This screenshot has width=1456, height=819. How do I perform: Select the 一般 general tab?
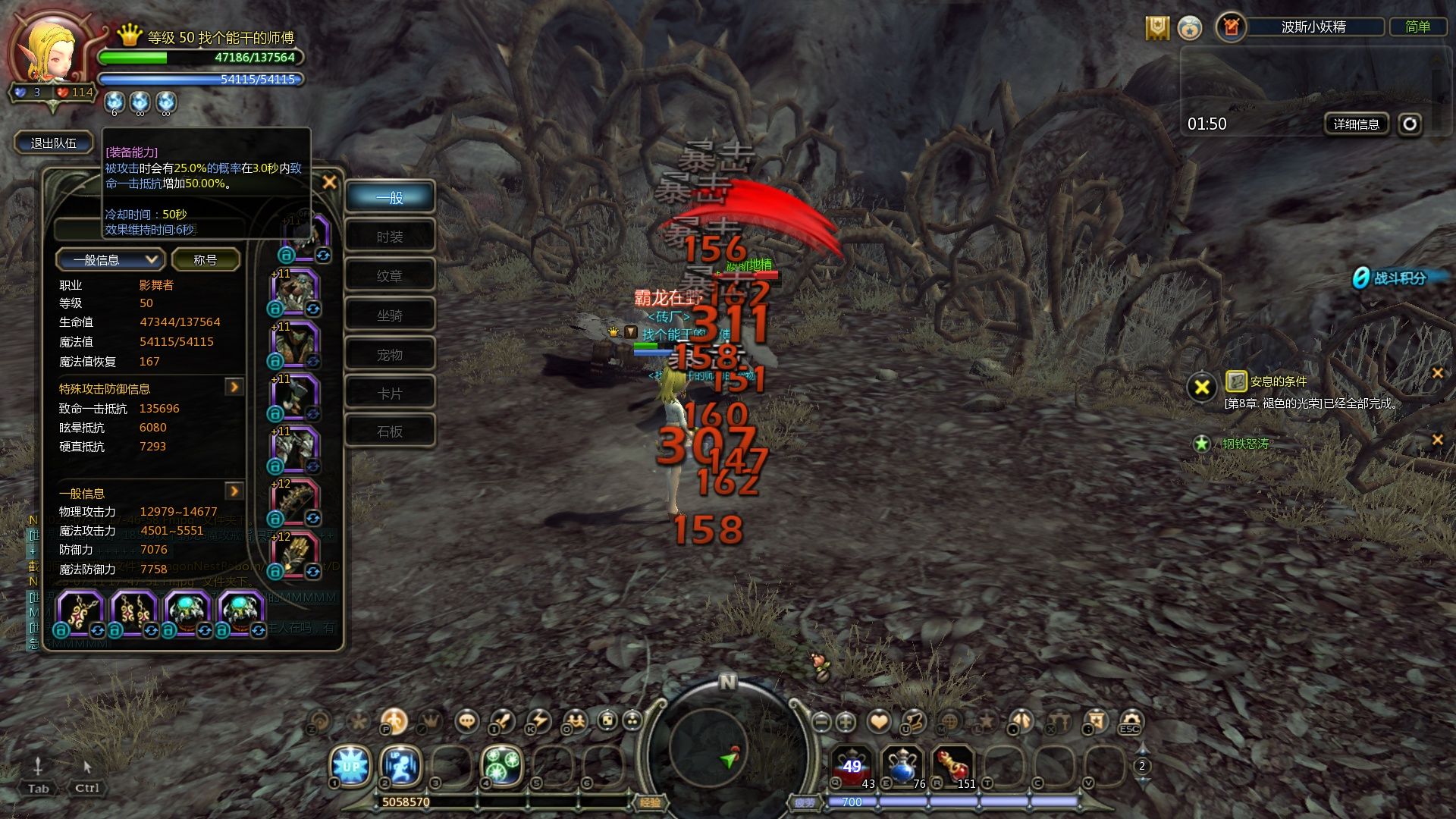390,198
